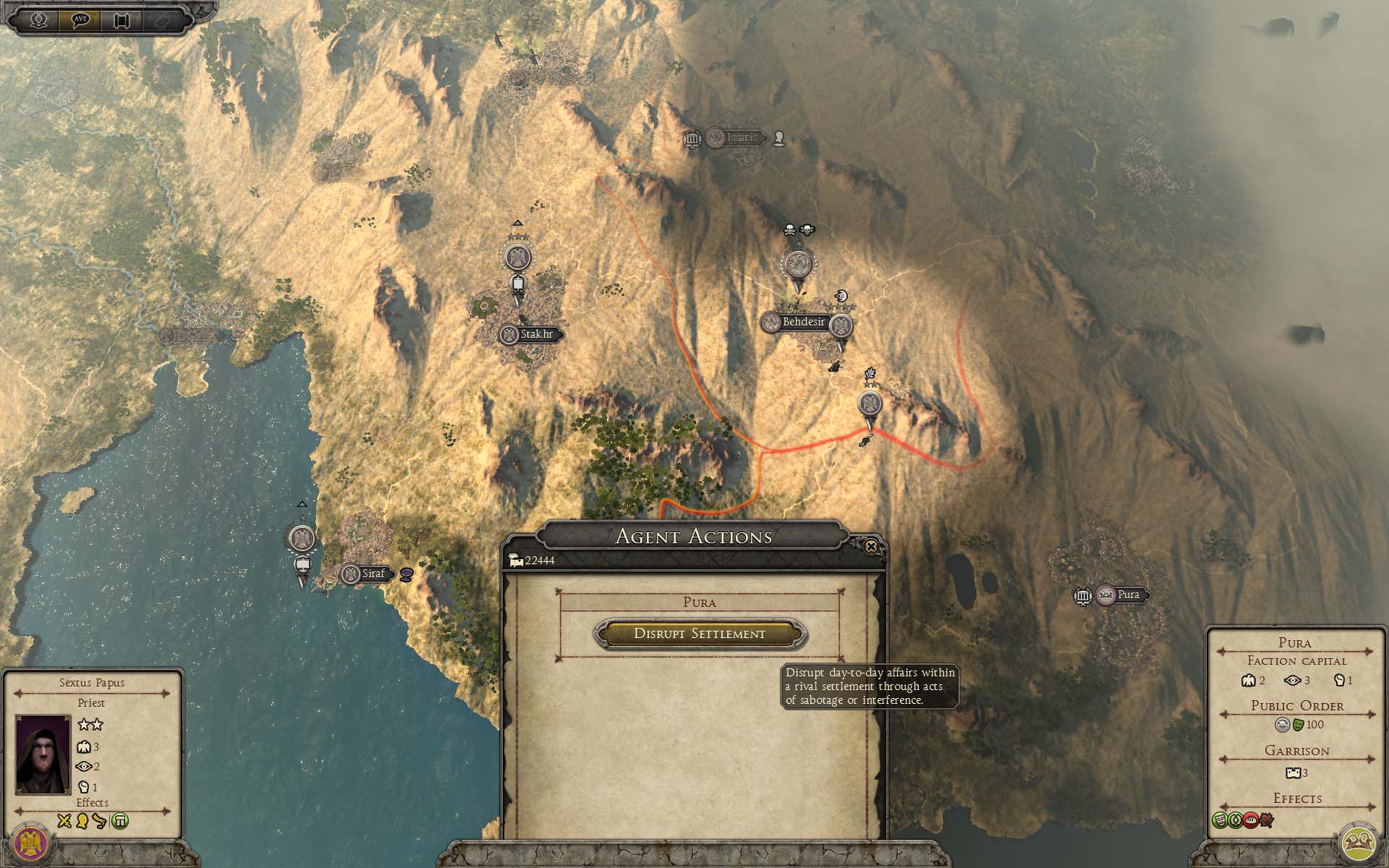Select the Pura settlement label on the map
The image size is (1389, 868).
[1127, 595]
